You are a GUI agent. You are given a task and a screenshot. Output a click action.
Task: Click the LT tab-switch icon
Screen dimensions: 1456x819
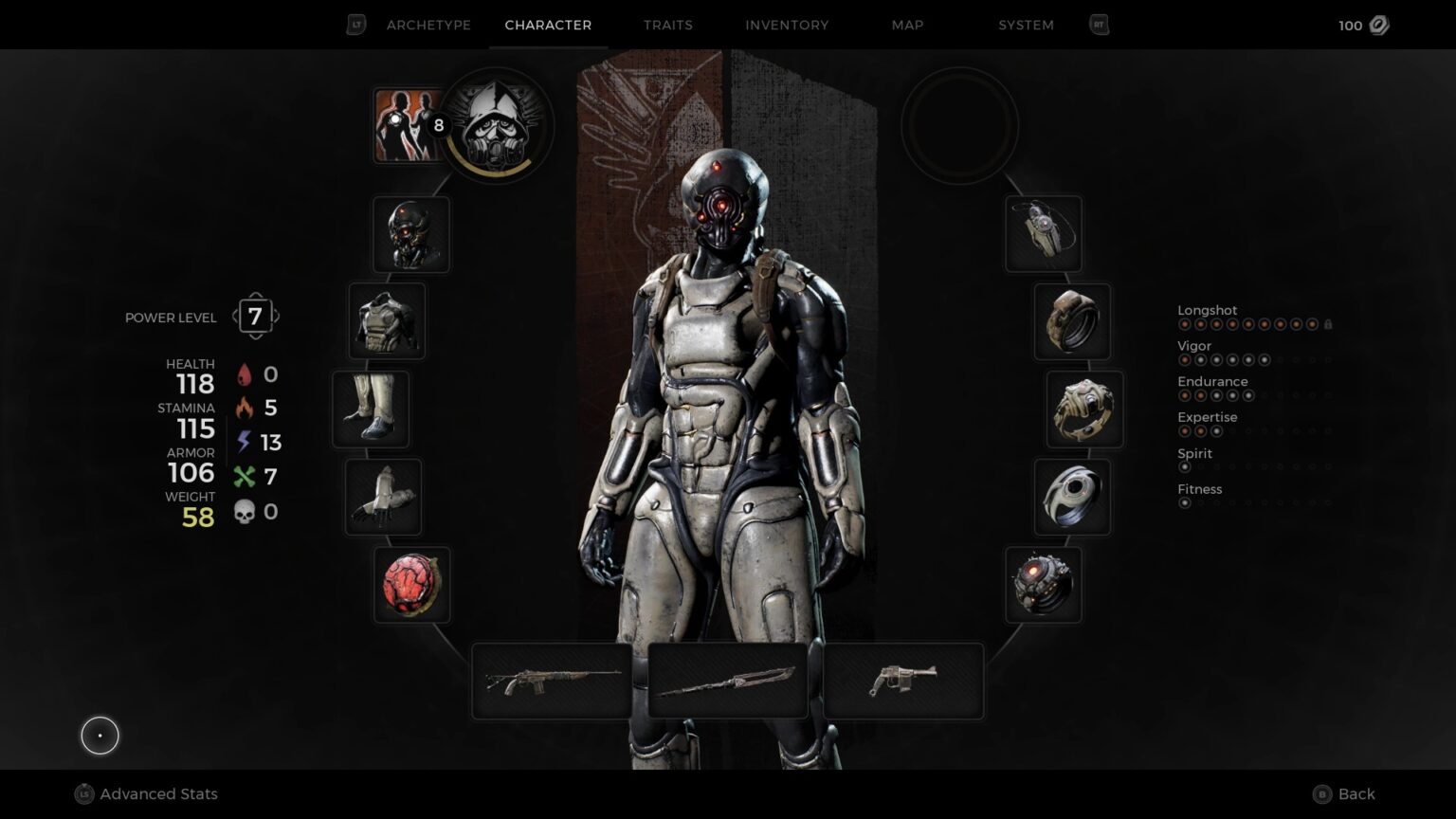355,25
